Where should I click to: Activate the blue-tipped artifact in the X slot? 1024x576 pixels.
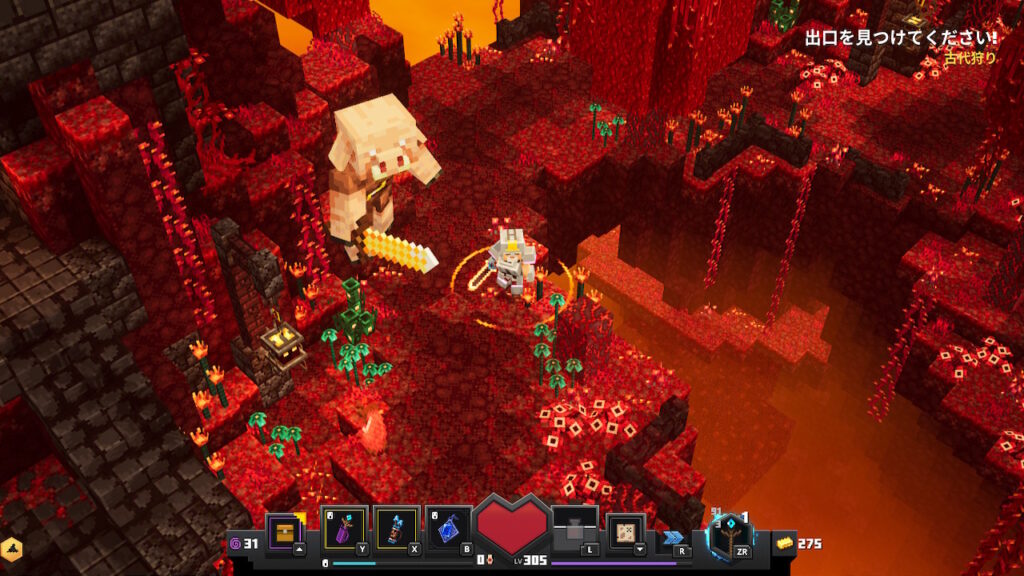click(395, 528)
